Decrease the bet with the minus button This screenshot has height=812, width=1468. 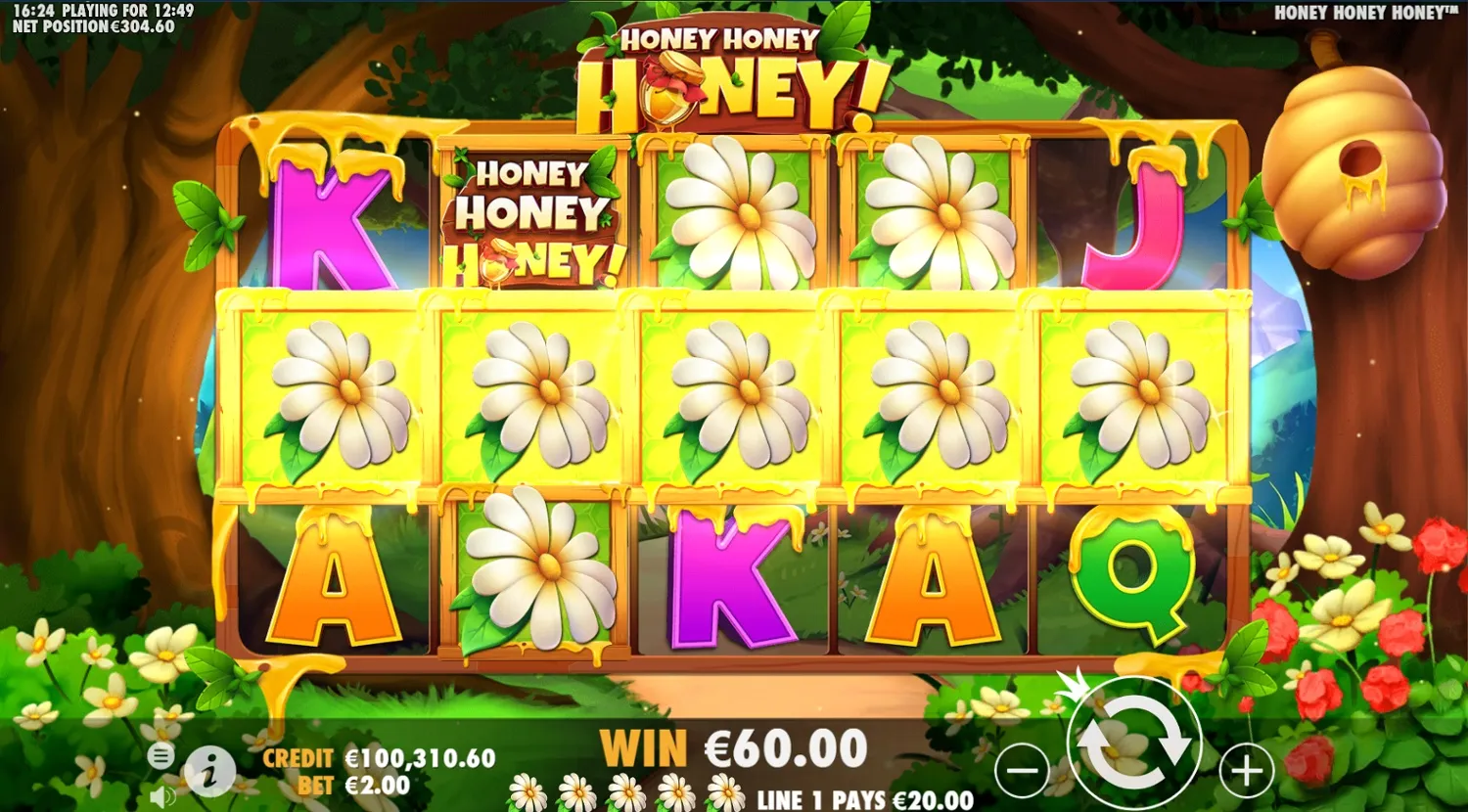coord(1022,769)
